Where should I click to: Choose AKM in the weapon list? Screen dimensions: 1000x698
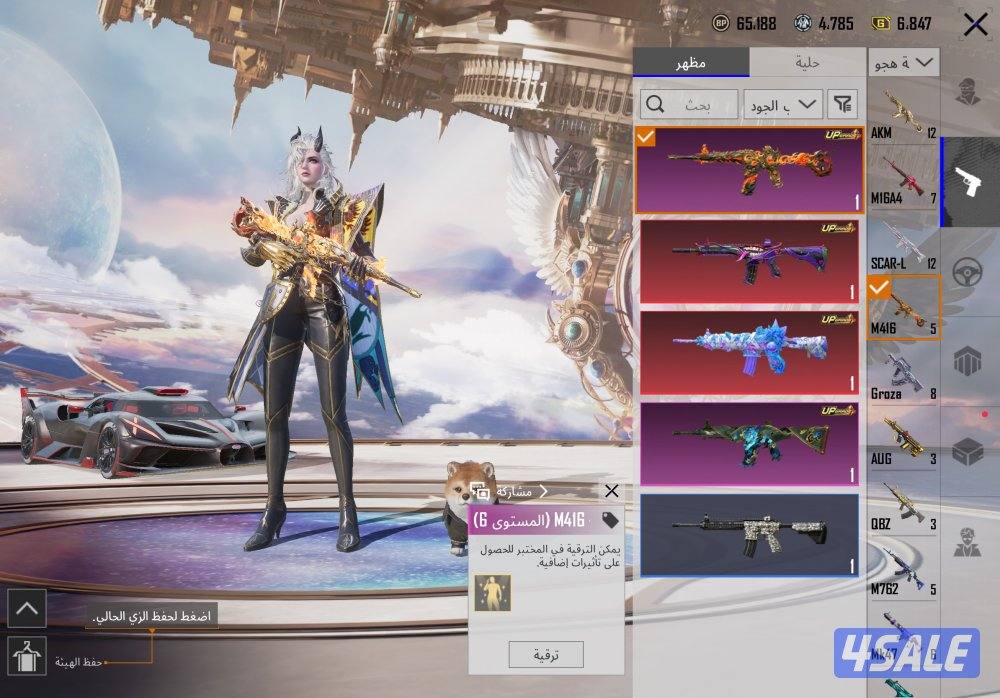coord(903,115)
